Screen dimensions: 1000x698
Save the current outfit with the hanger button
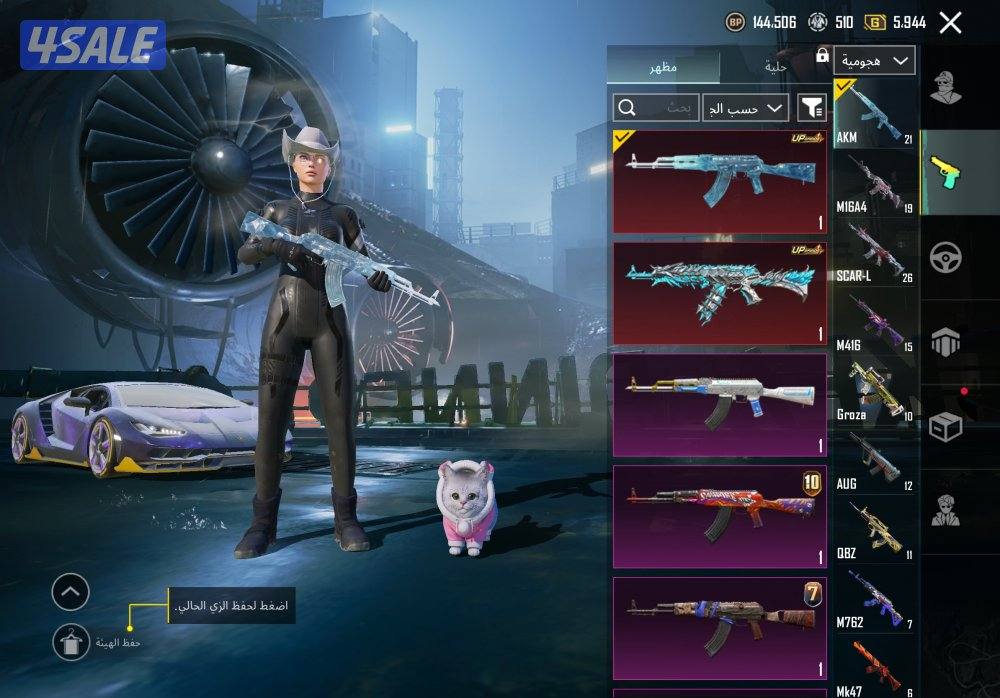click(71, 641)
